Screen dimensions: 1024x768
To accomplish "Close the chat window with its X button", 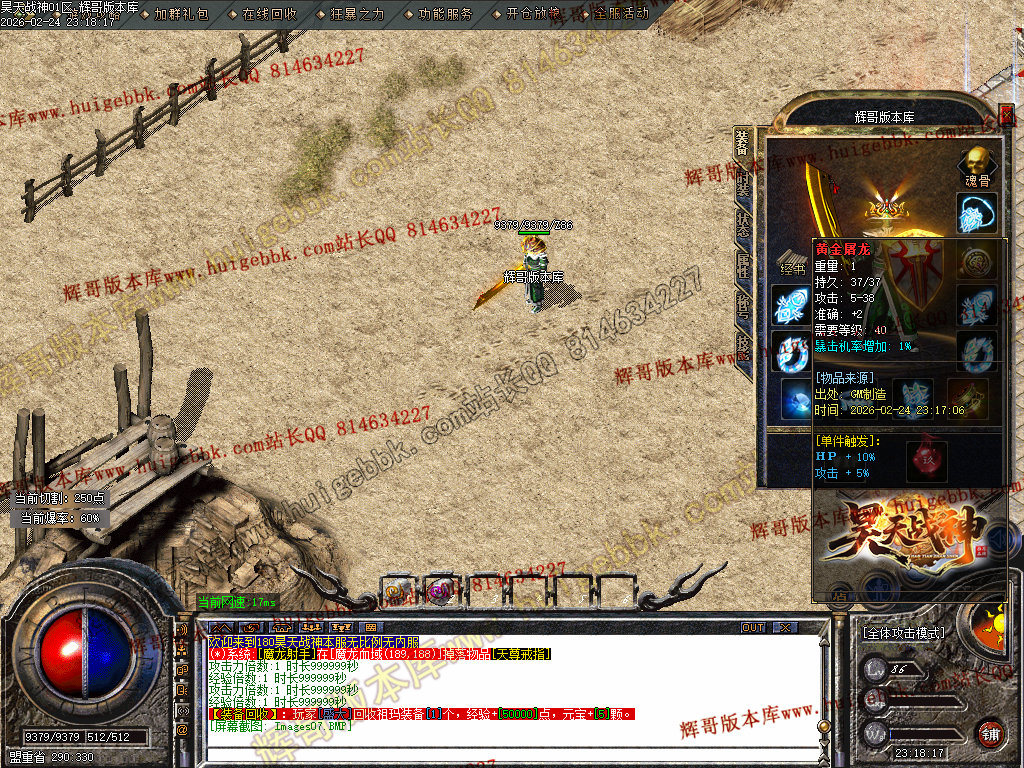I will [x=786, y=627].
